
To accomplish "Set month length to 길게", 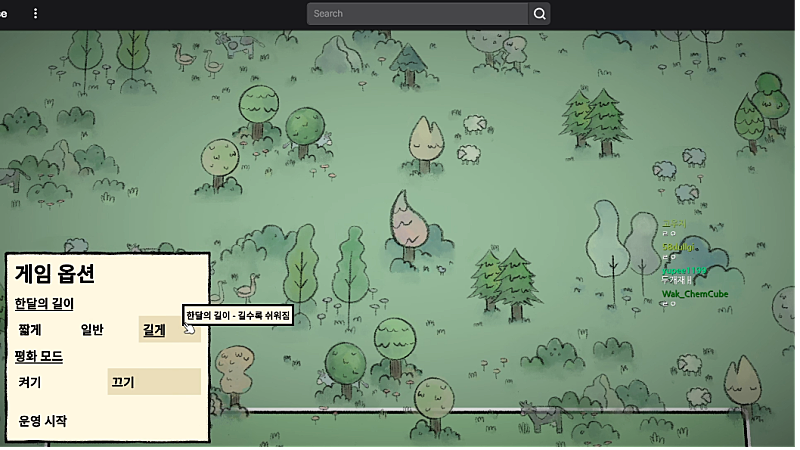I will point(155,330).
